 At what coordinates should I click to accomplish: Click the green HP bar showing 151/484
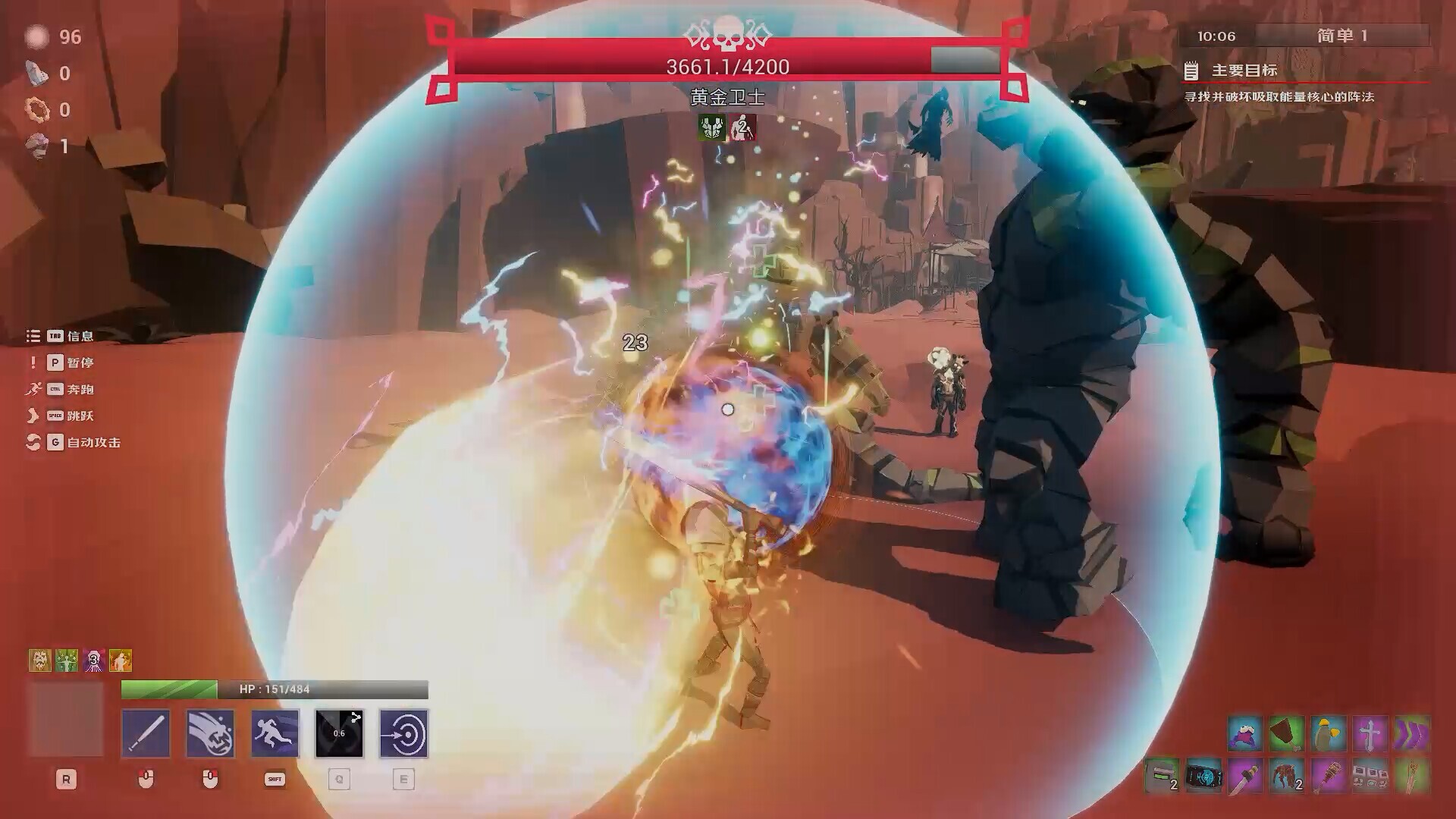(x=167, y=689)
